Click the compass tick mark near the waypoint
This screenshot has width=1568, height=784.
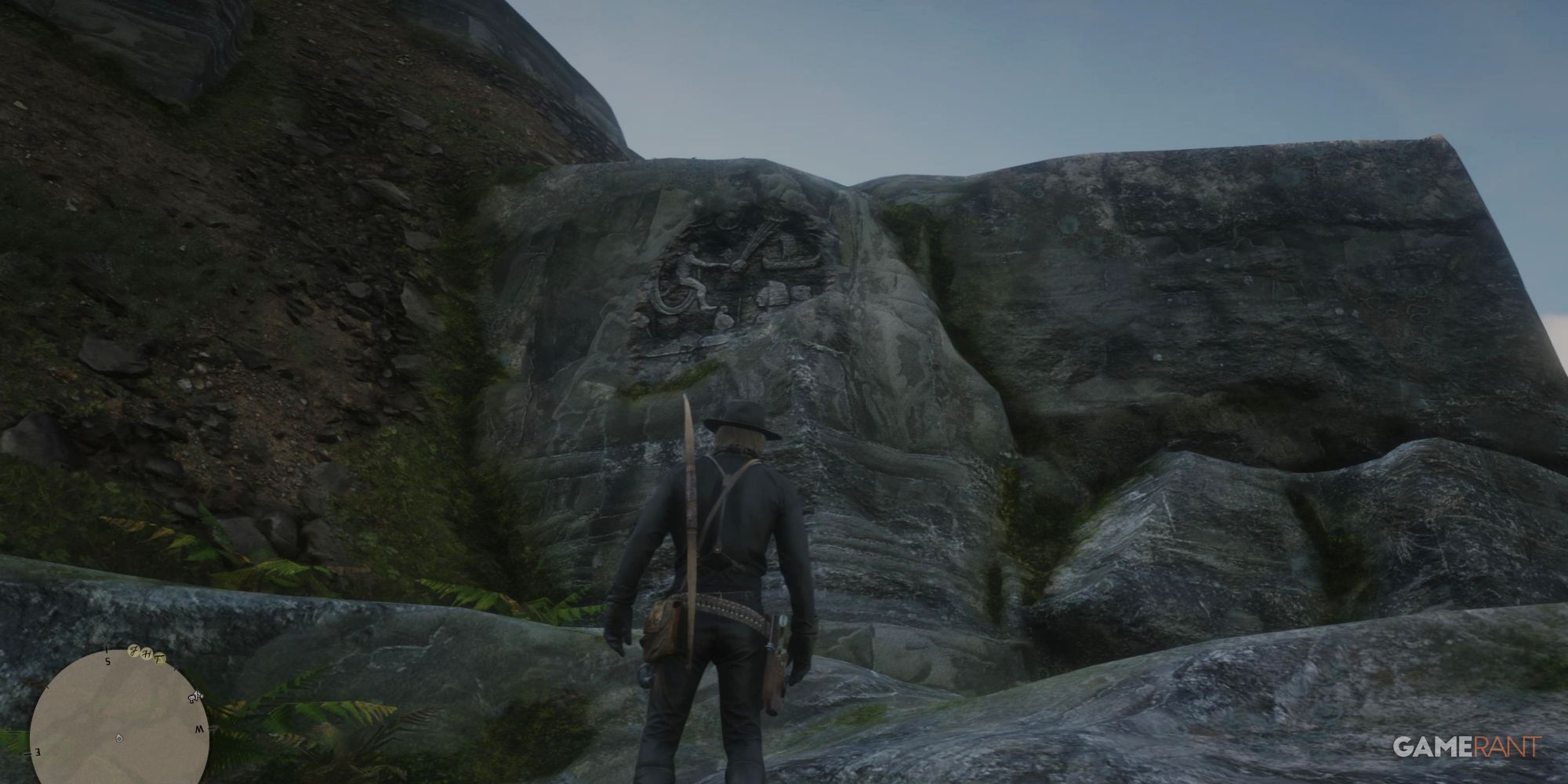click(x=175, y=669)
